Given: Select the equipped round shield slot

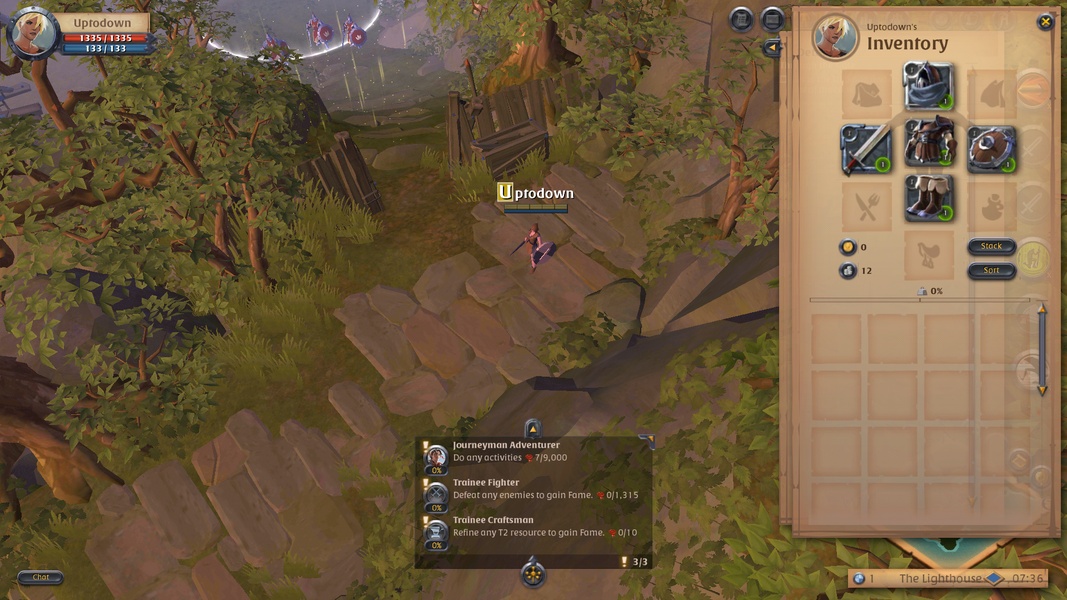Looking at the screenshot, I should (991, 148).
